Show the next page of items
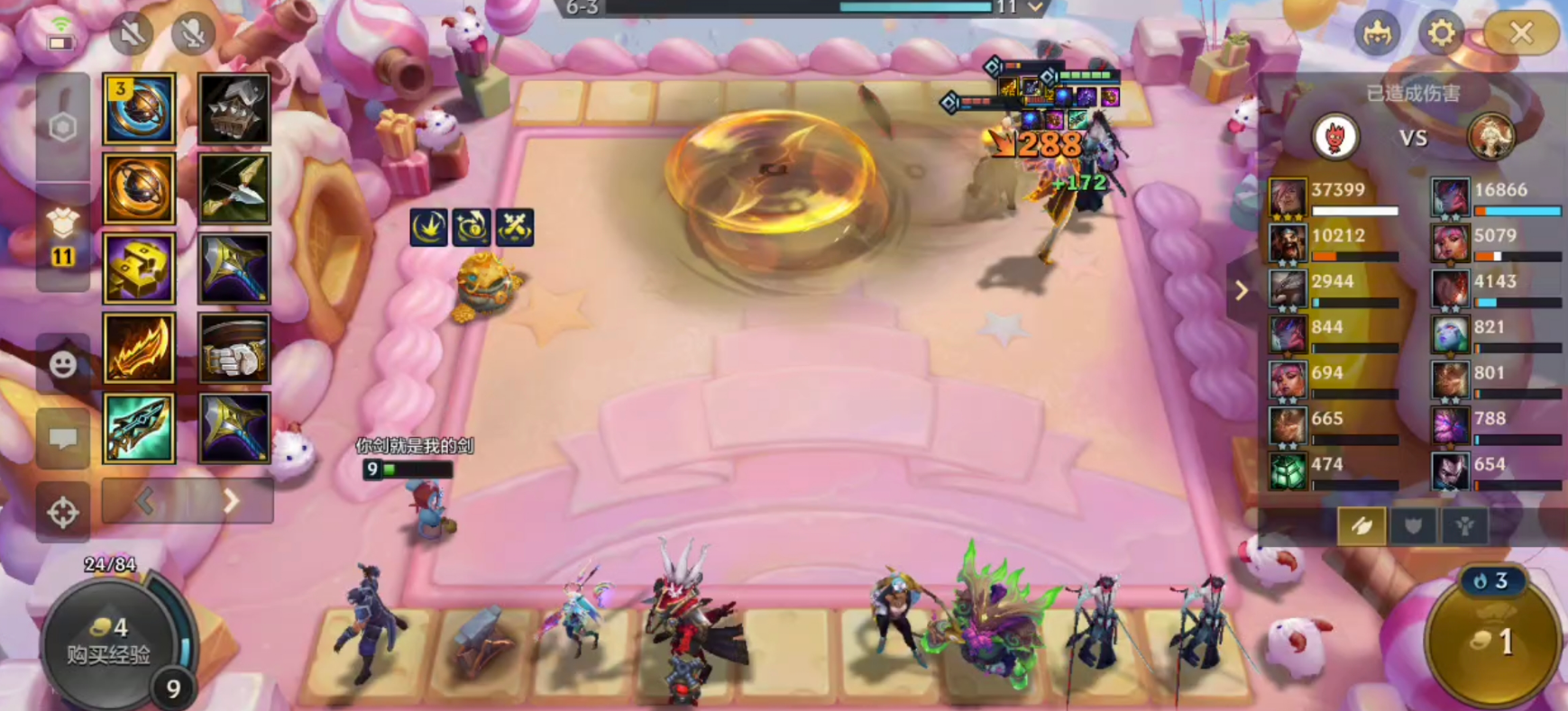Image resolution: width=1568 pixels, height=711 pixels. pyautogui.click(x=231, y=500)
